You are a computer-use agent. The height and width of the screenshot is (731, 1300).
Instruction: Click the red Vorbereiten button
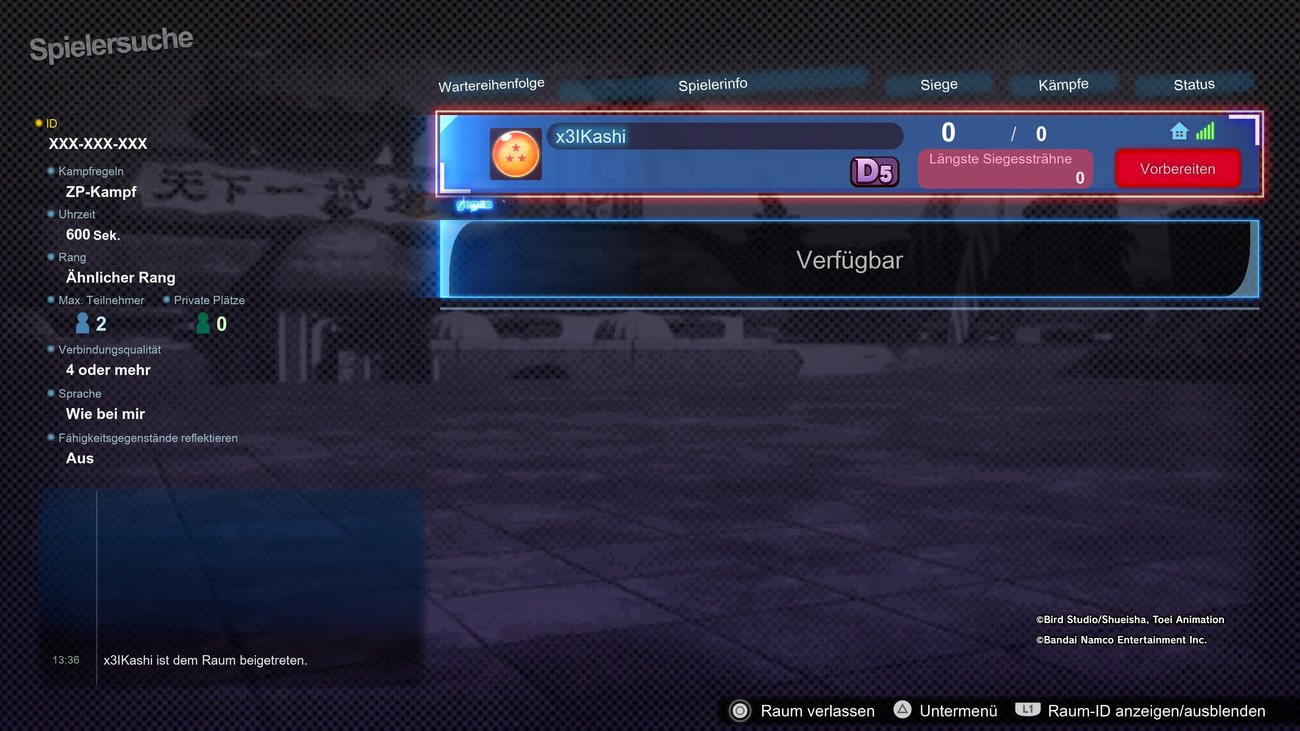point(1177,168)
